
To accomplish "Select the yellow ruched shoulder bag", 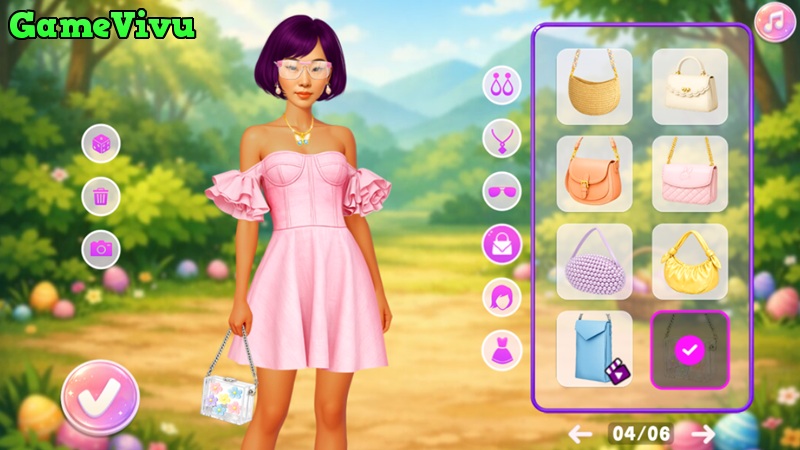I will pyautogui.click(x=690, y=262).
